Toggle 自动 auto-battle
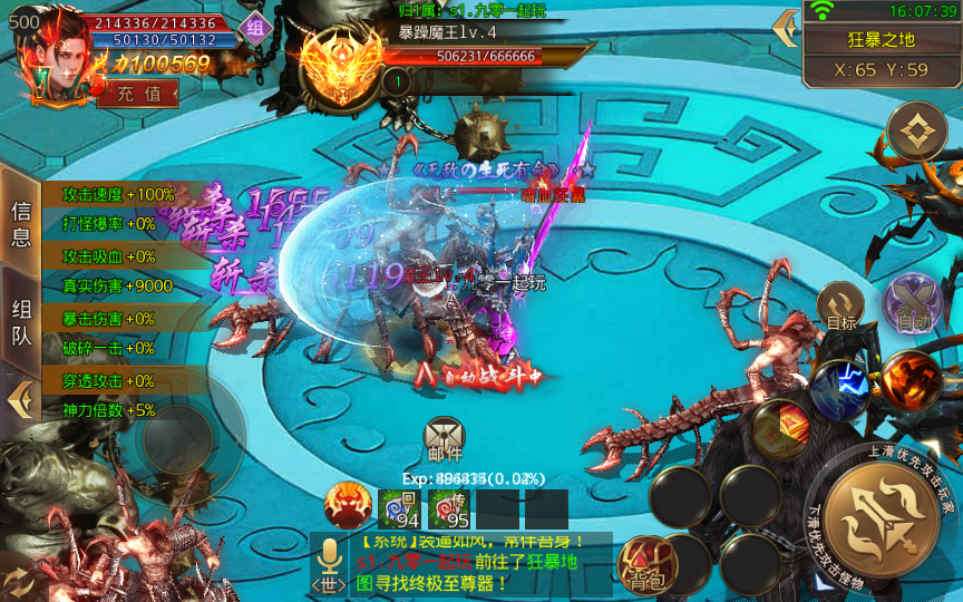 pyautogui.click(x=909, y=305)
